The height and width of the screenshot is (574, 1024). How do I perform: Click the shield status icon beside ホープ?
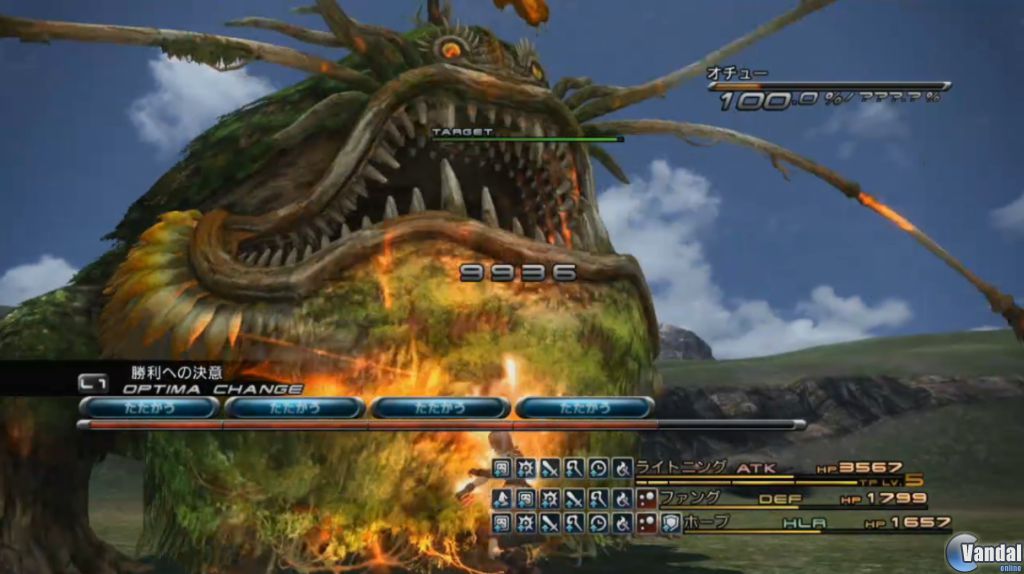pos(671,522)
